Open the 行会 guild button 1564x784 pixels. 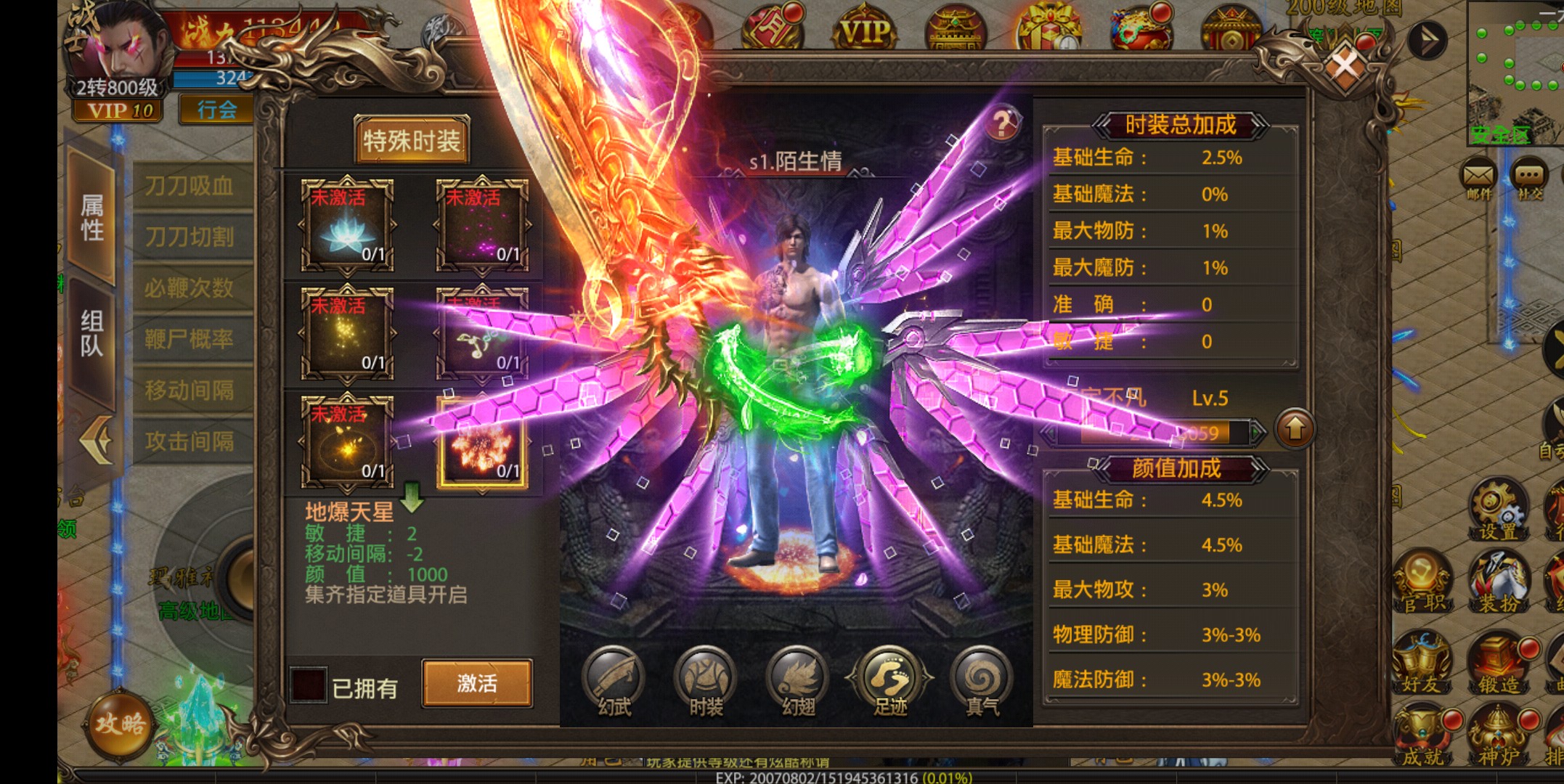click(216, 110)
